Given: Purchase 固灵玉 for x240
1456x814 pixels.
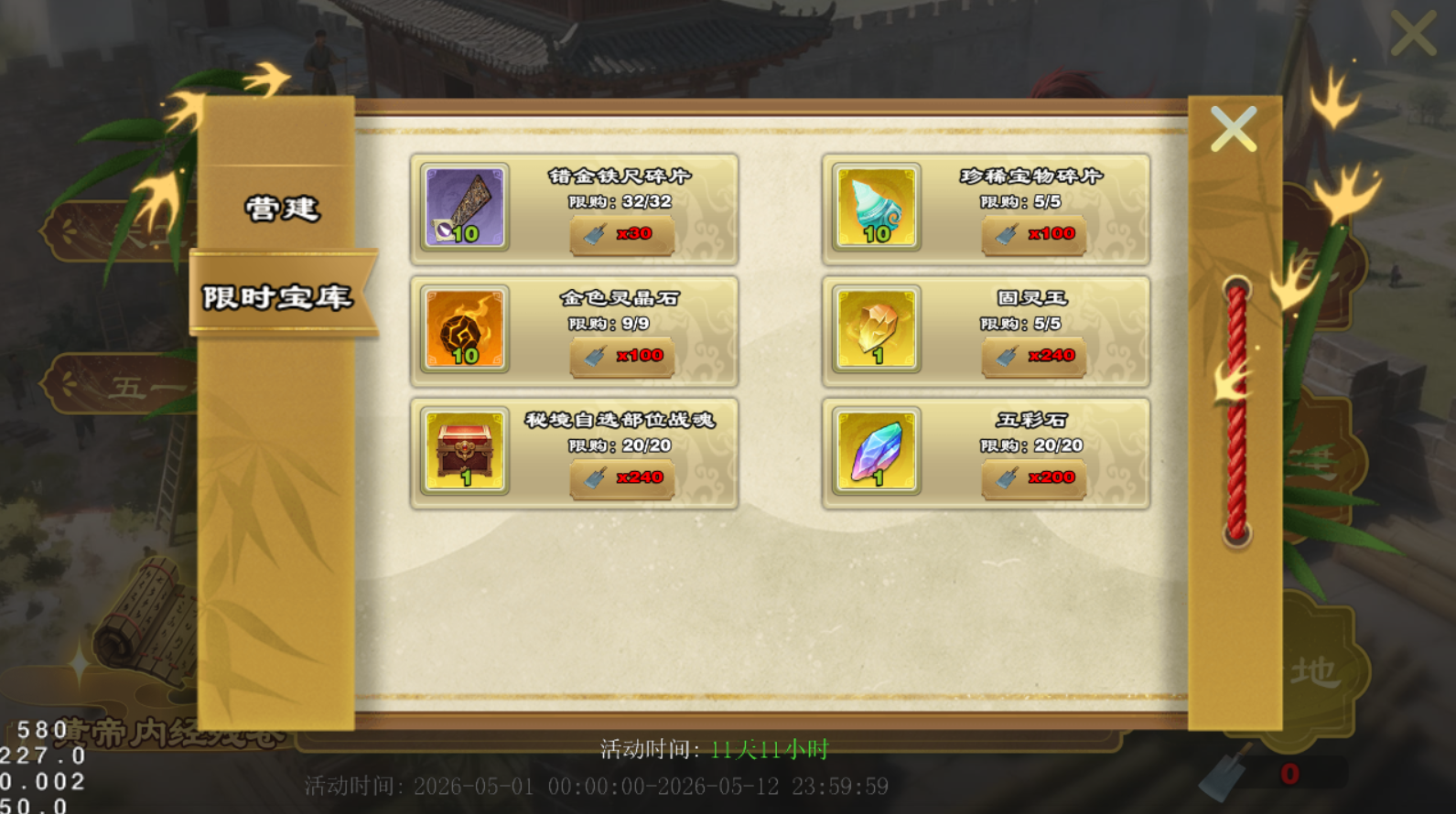Looking at the screenshot, I should 1034,356.
